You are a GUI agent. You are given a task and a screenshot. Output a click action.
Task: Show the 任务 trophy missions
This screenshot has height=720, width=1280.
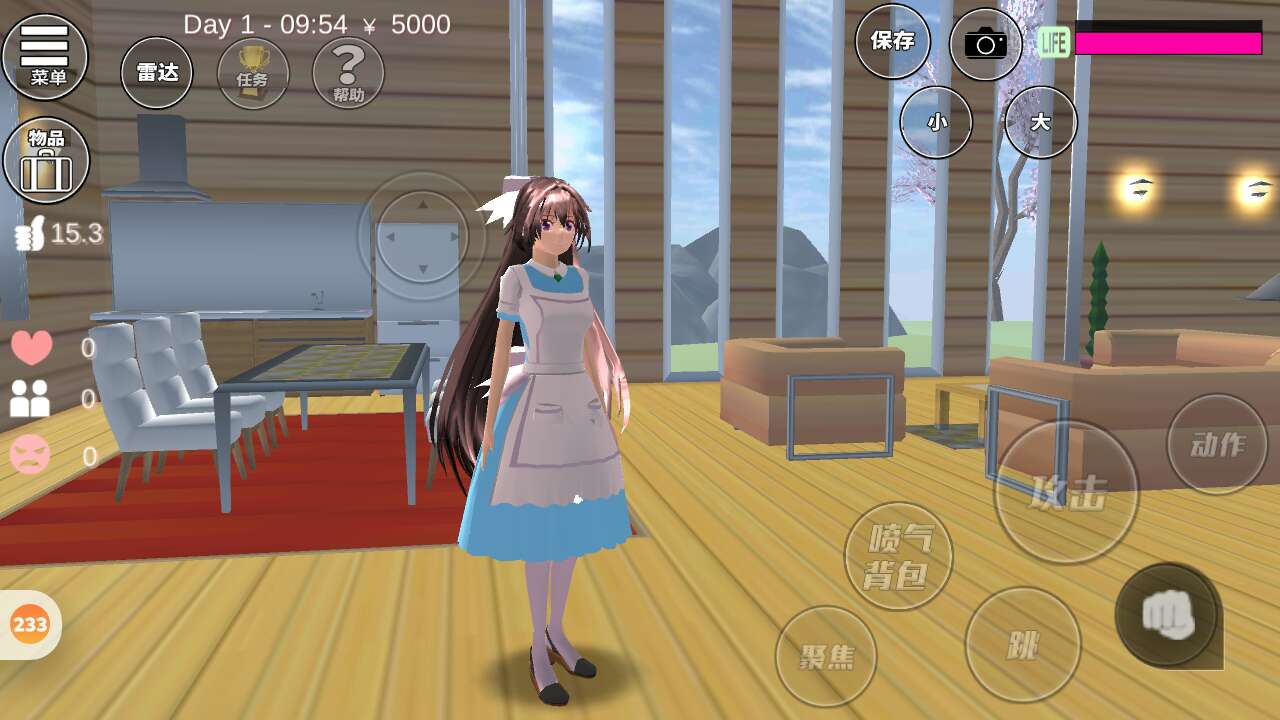pos(253,73)
